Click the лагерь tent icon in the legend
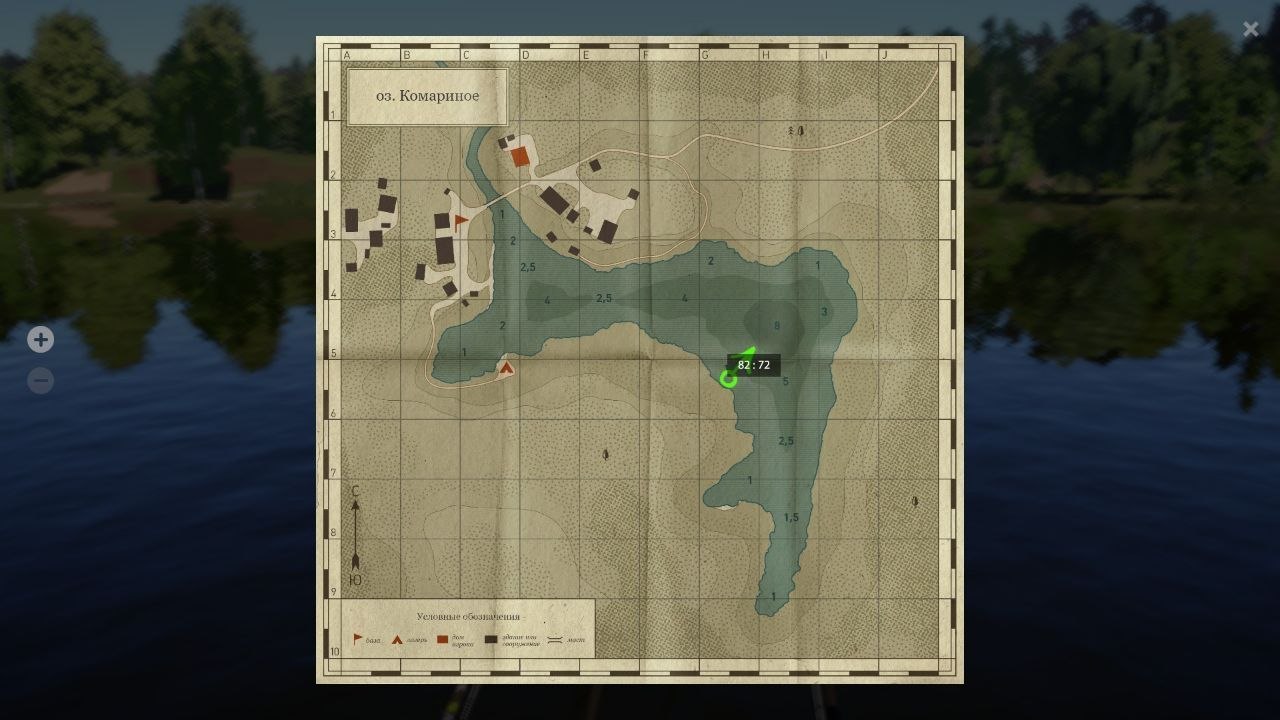This screenshot has height=720, width=1280. tap(396, 638)
